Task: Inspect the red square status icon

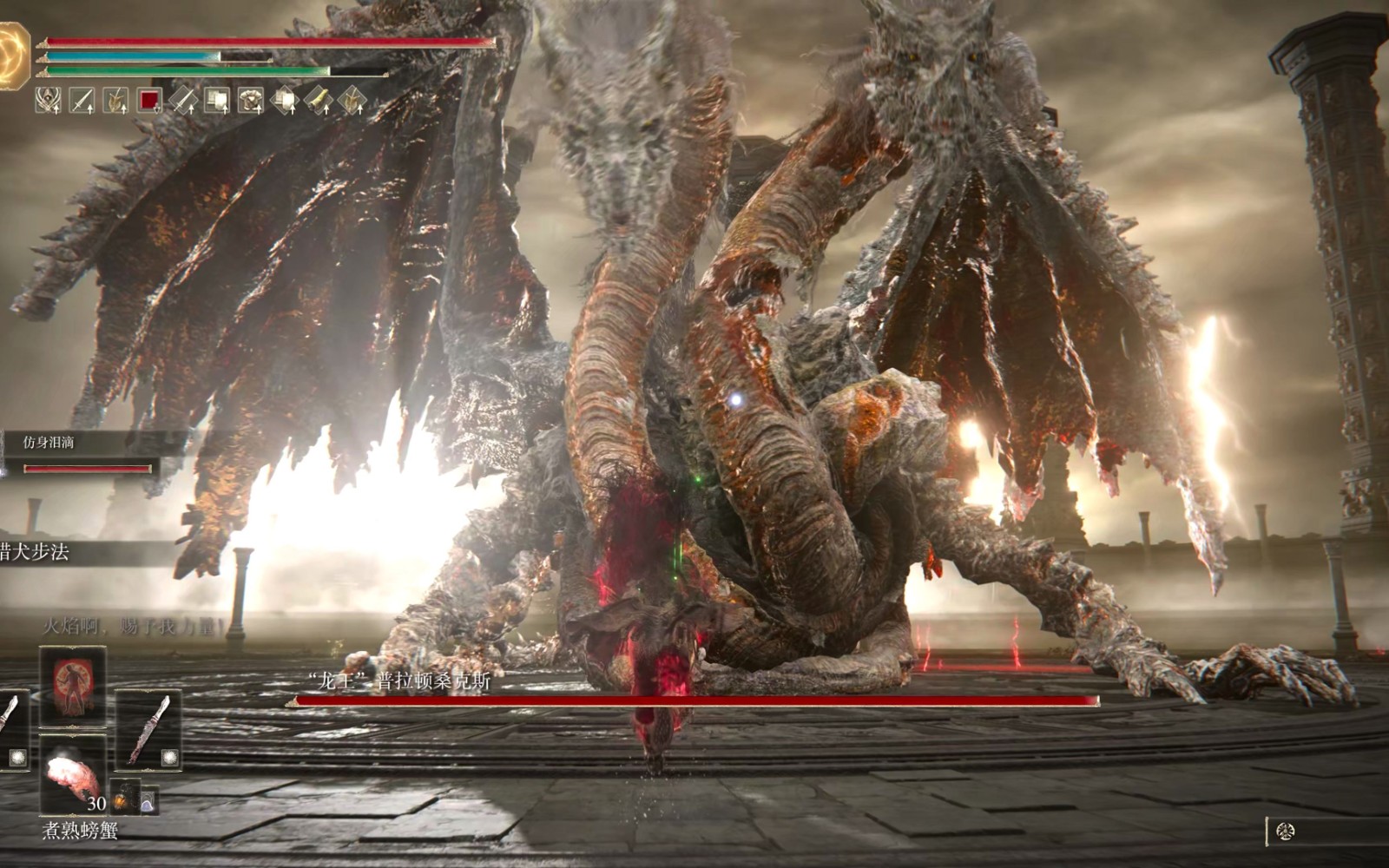Action: point(149,101)
